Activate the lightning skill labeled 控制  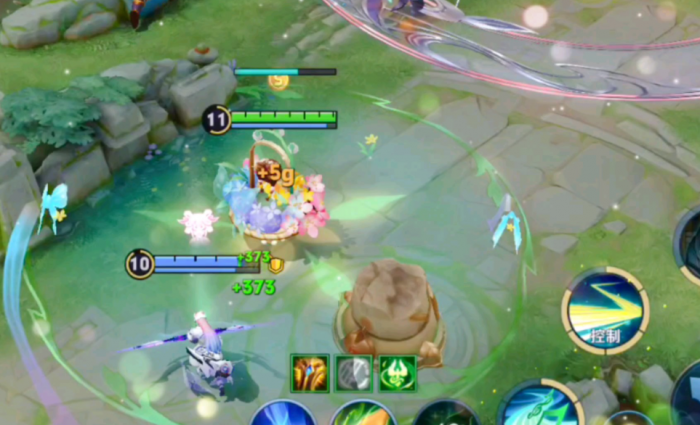(605, 311)
